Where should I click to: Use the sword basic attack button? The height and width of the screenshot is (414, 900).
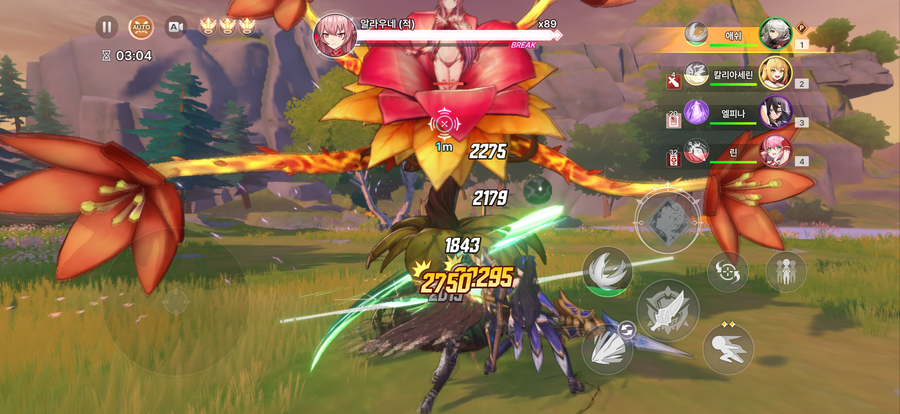(x=667, y=310)
